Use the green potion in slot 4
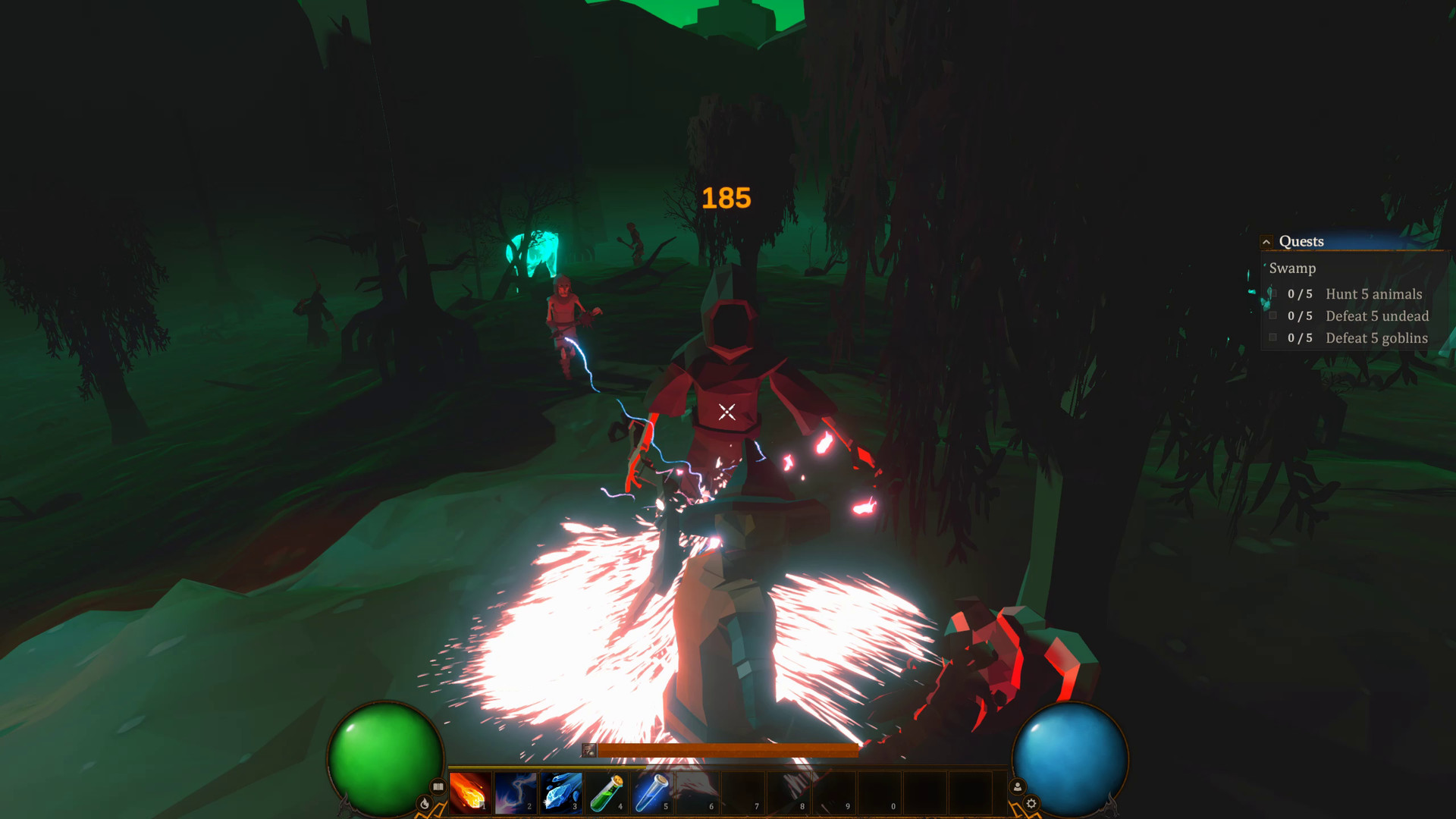Screen dimensions: 1456x819 (x=607, y=792)
